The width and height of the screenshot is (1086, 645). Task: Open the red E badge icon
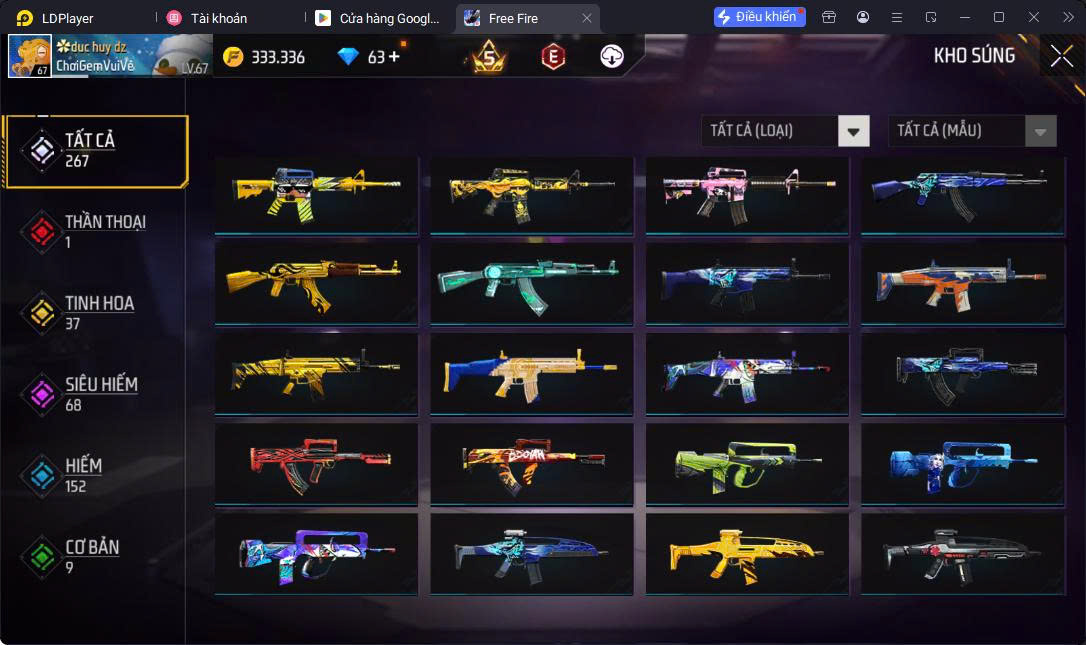[x=552, y=57]
